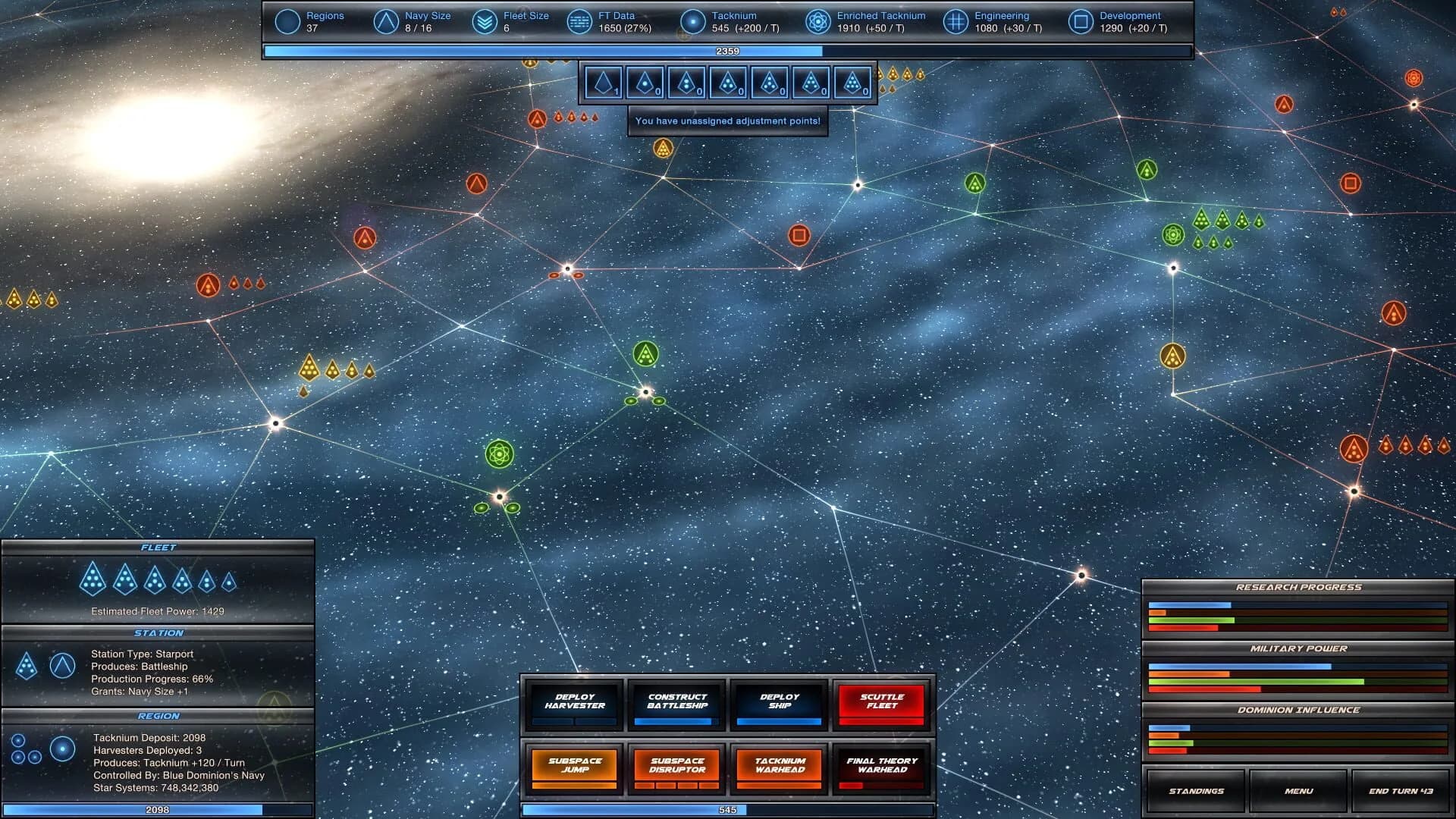The width and height of the screenshot is (1456, 819).
Task: Select the Enriched Tacknium icon
Action: pos(817,21)
